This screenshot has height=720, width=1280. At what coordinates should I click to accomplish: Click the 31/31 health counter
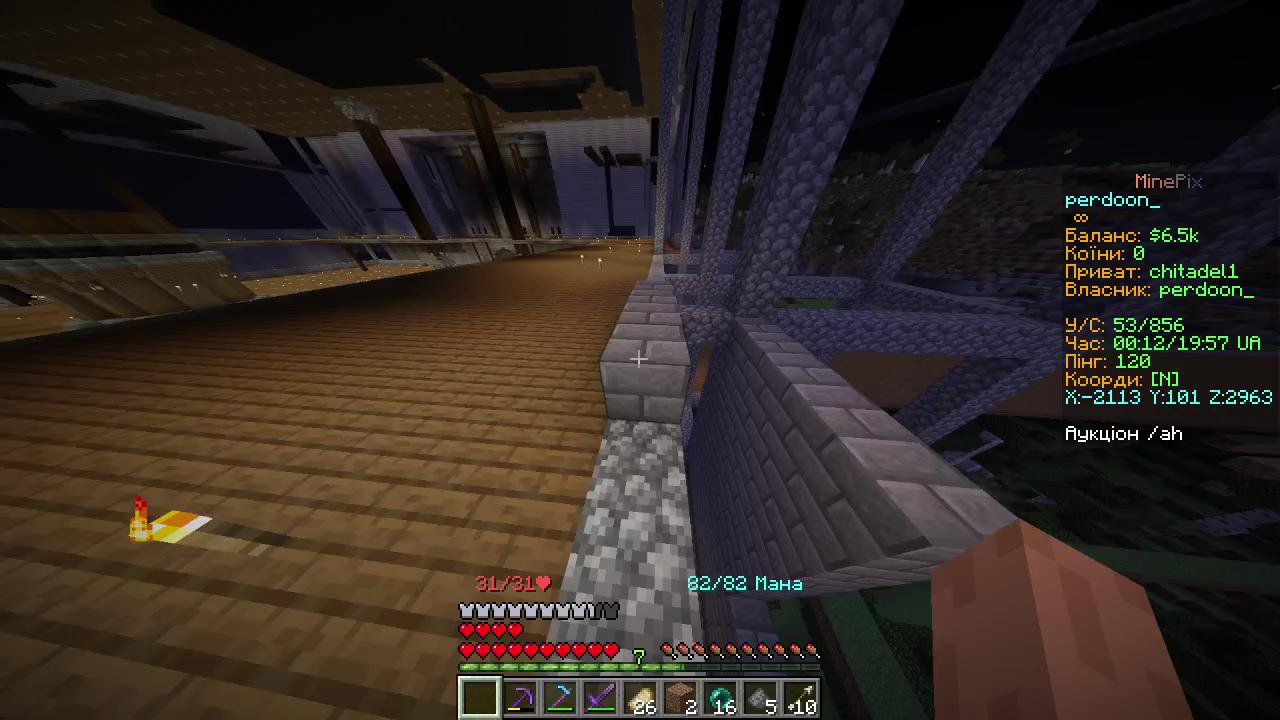[x=512, y=583]
